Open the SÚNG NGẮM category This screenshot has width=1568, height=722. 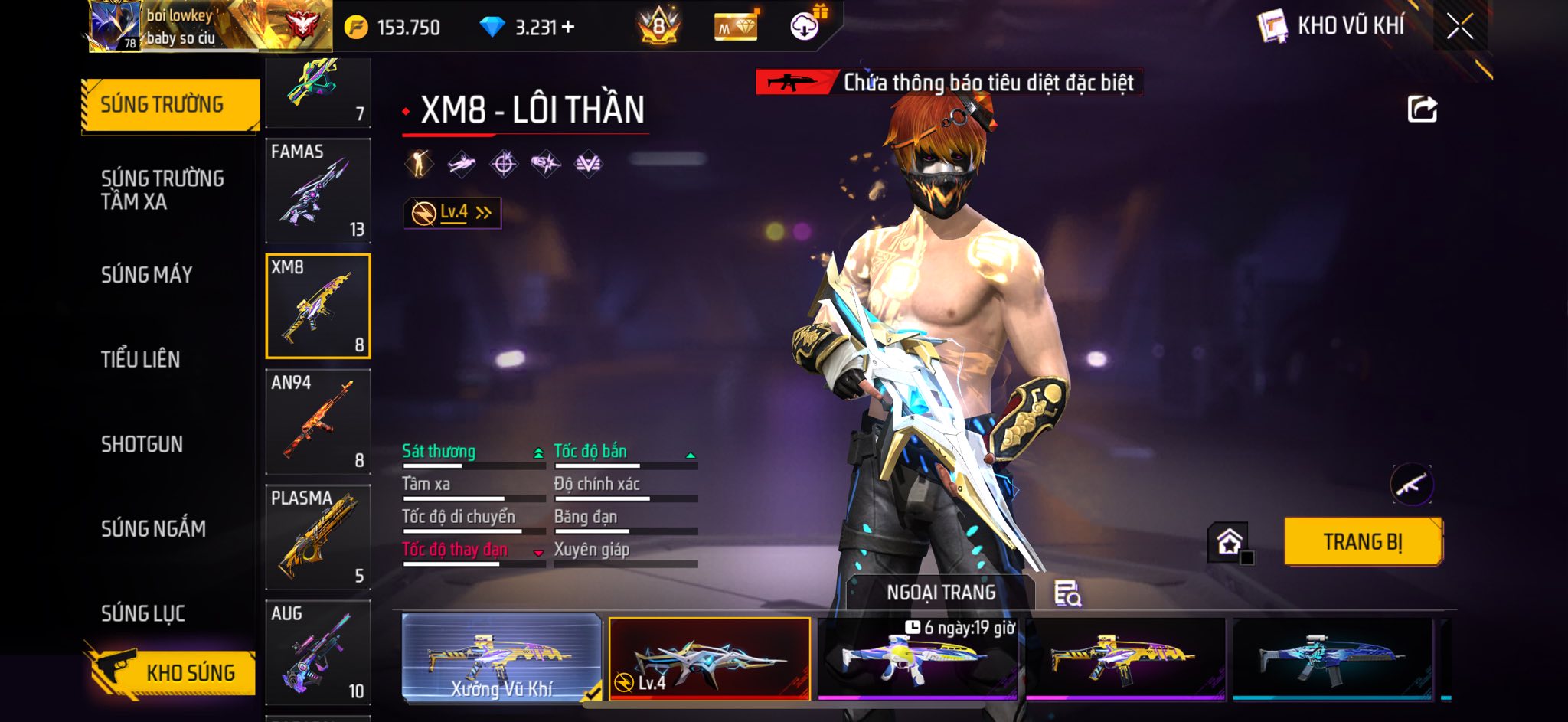click(x=153, y=528)
